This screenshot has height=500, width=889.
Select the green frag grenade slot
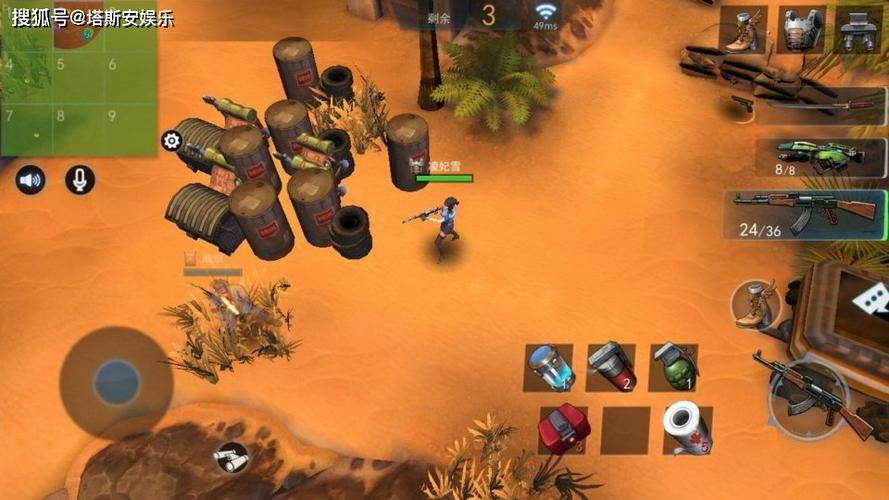[x=673, y=367]
